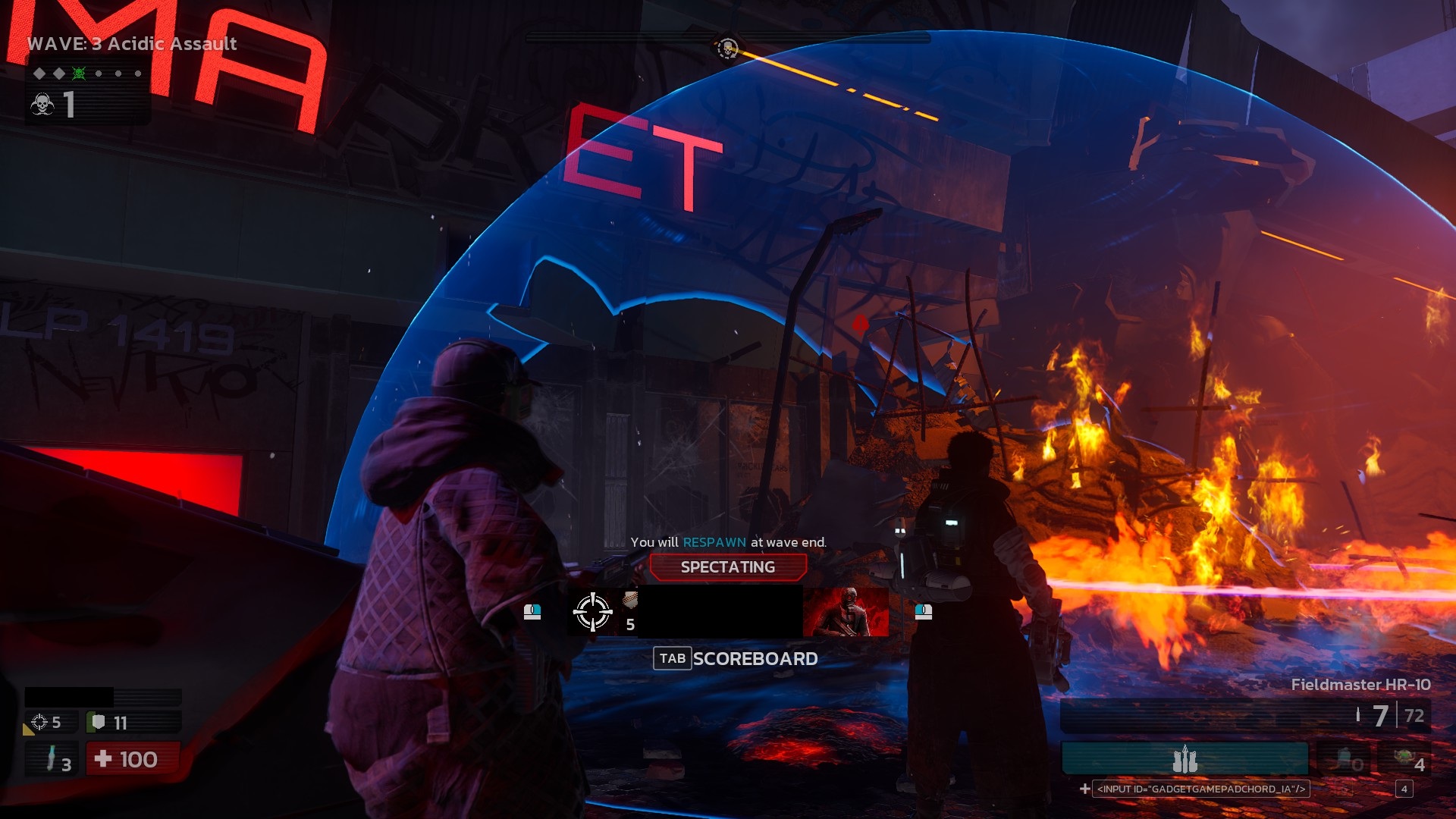Click the red SPECTATING banner
Image resolution: width=1456 pixels, height=819 pixels.
click(x=727, y=567)
